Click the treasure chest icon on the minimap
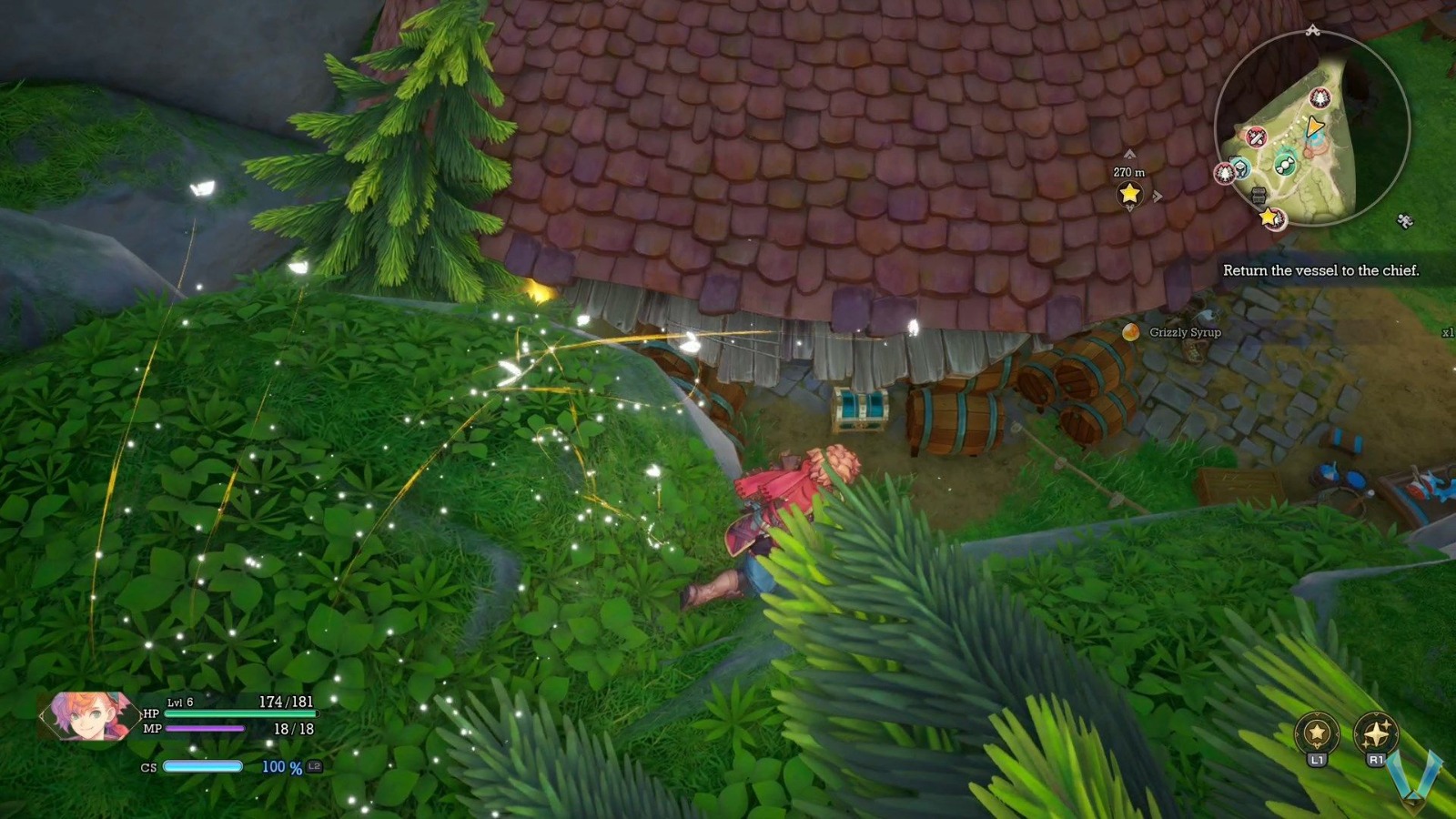This screenshot has height=819, width=1456. pyautogui.click(x=1259, y=194)
